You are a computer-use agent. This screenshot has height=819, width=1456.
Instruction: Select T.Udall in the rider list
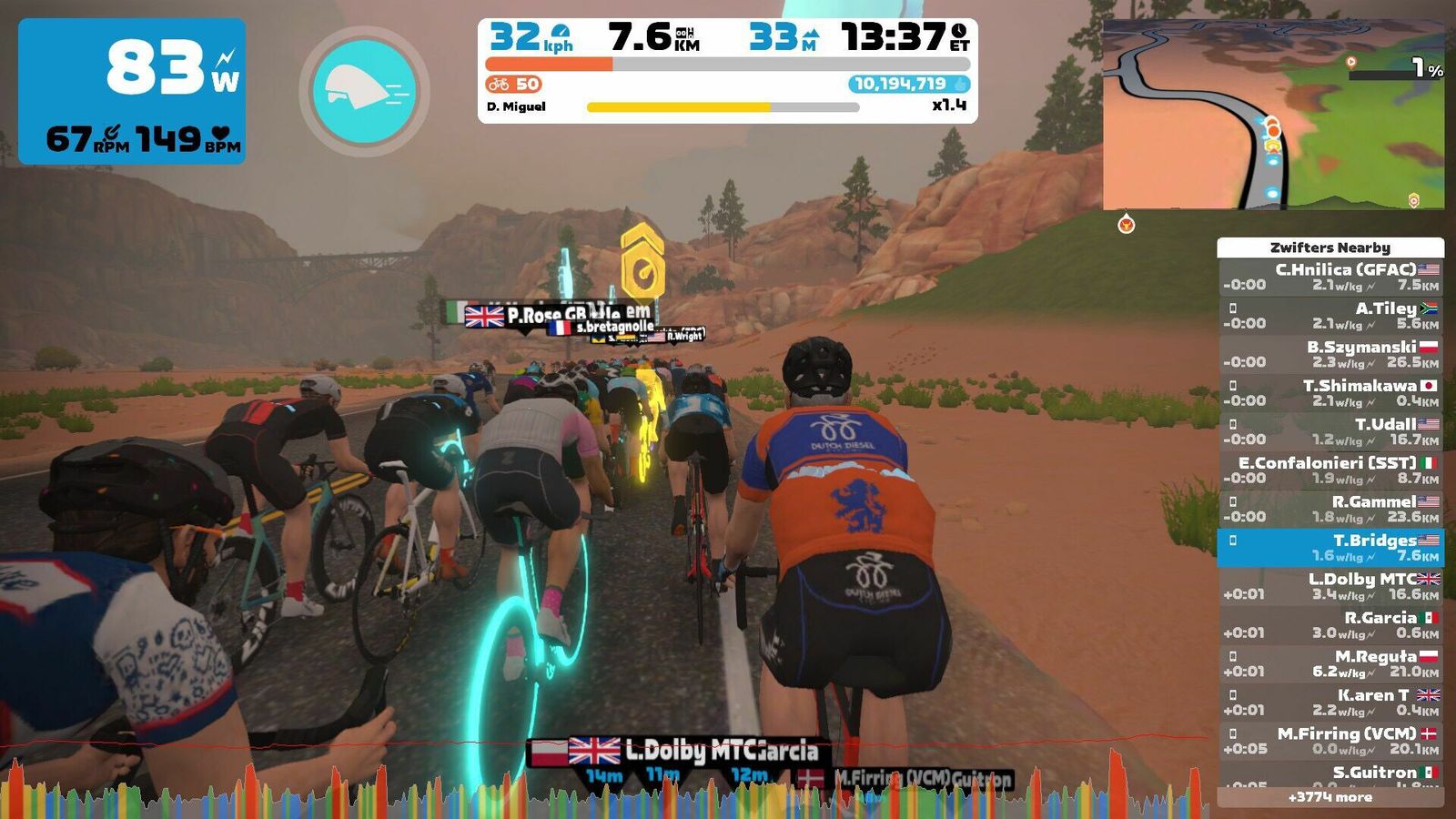pos(1330,431)
